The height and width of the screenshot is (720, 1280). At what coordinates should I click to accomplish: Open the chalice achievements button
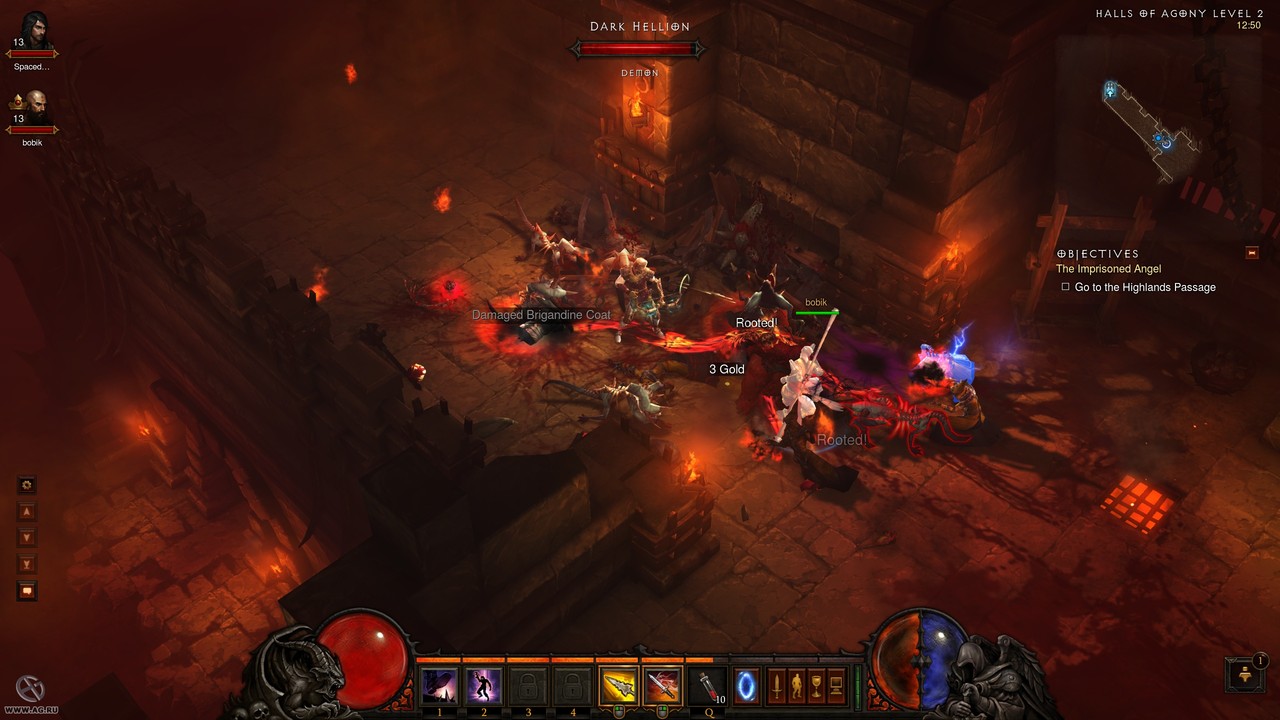(816, 686)
